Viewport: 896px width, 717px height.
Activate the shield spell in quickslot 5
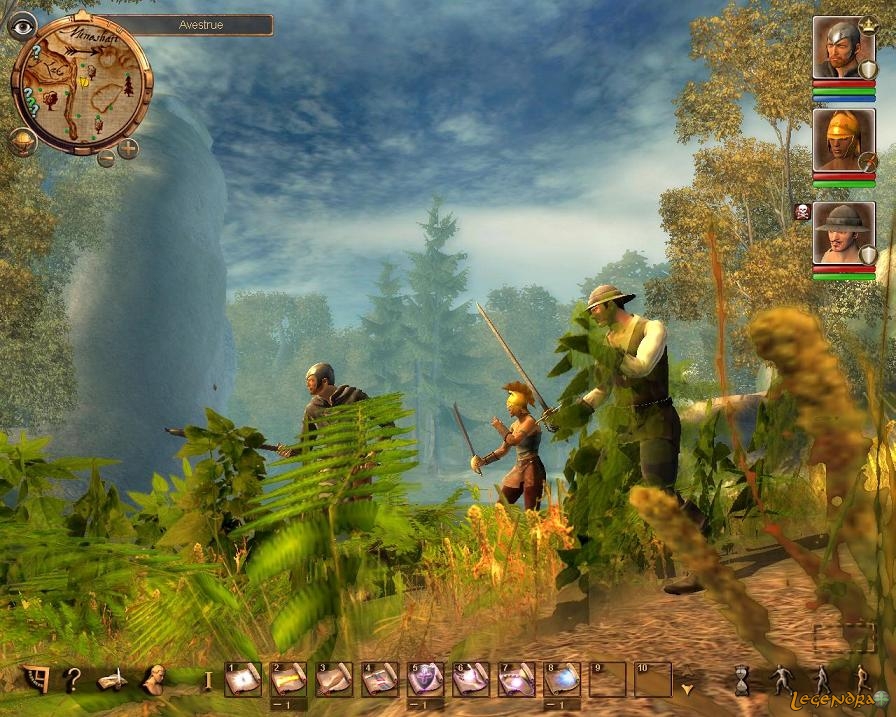pyautogui.click(x=425, y=680)
